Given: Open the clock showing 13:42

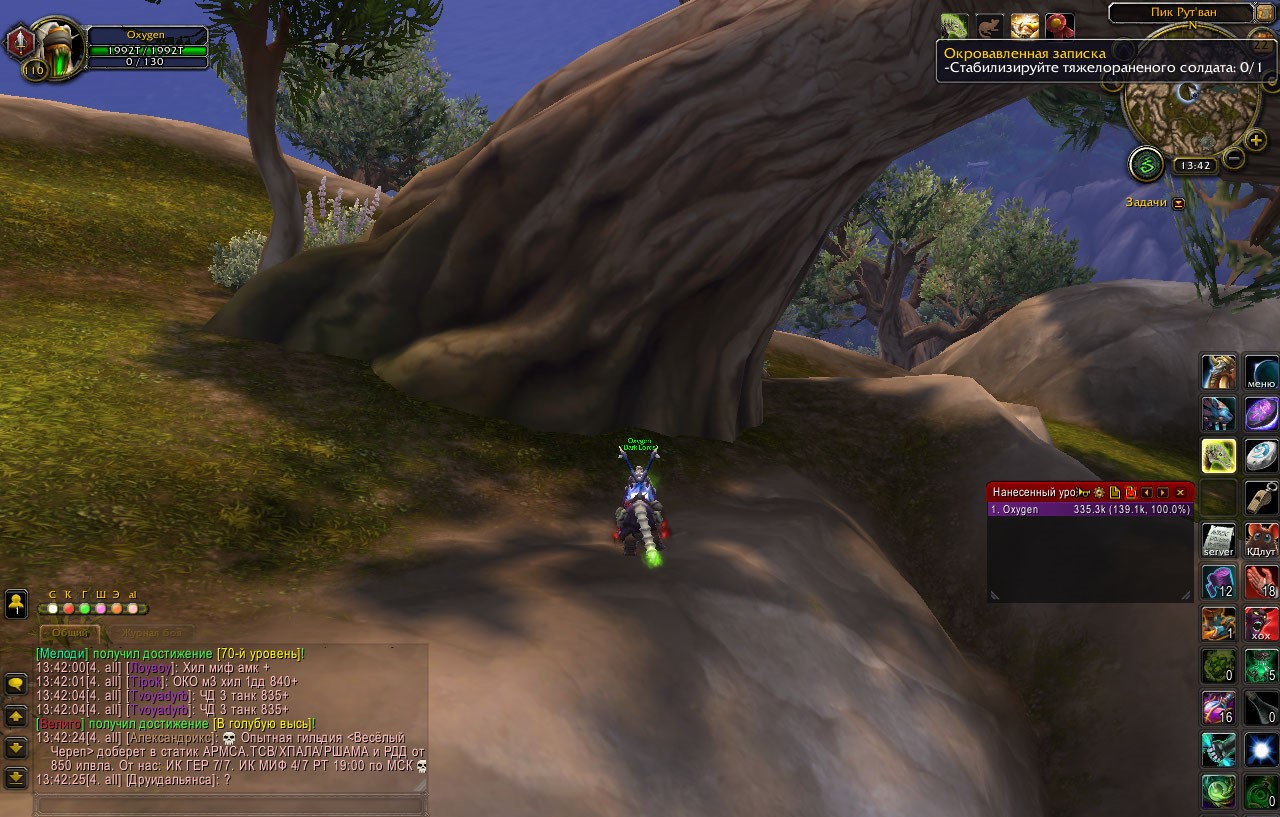Looking at the screenshot, I should (x=1195, y=166).
